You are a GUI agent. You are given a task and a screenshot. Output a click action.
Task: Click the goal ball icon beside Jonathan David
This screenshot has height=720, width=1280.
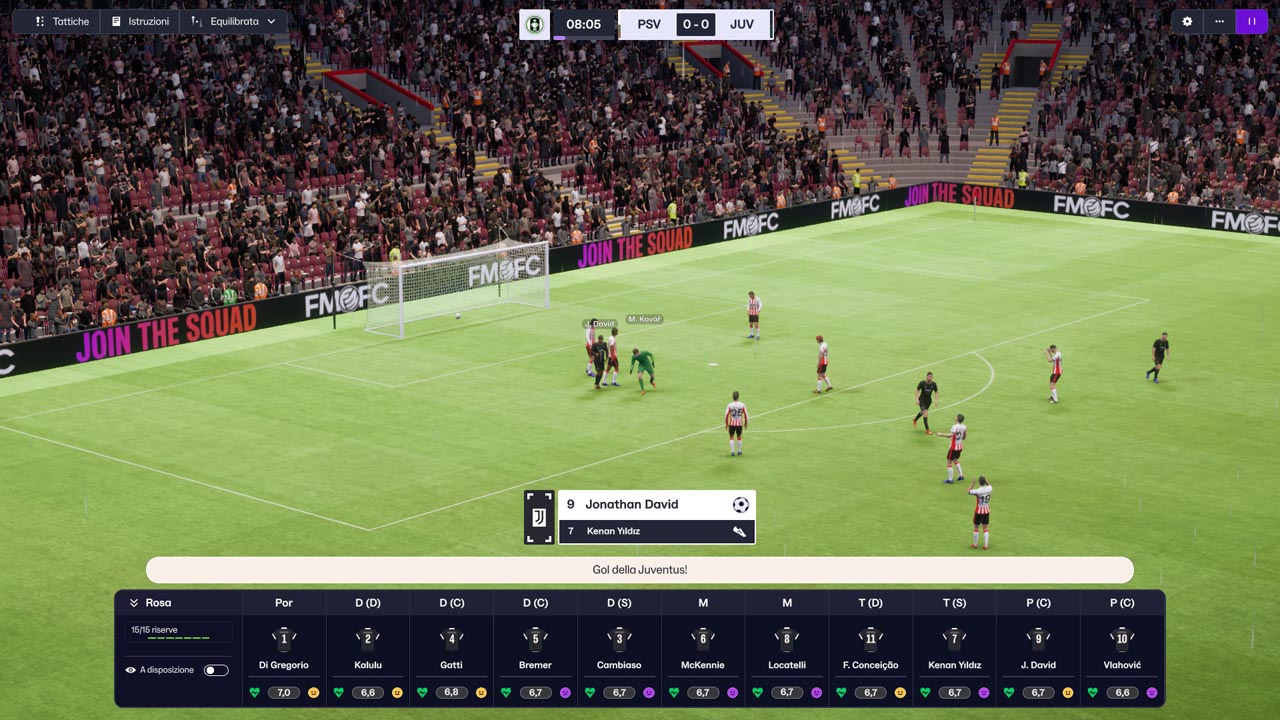coord(740,504)
